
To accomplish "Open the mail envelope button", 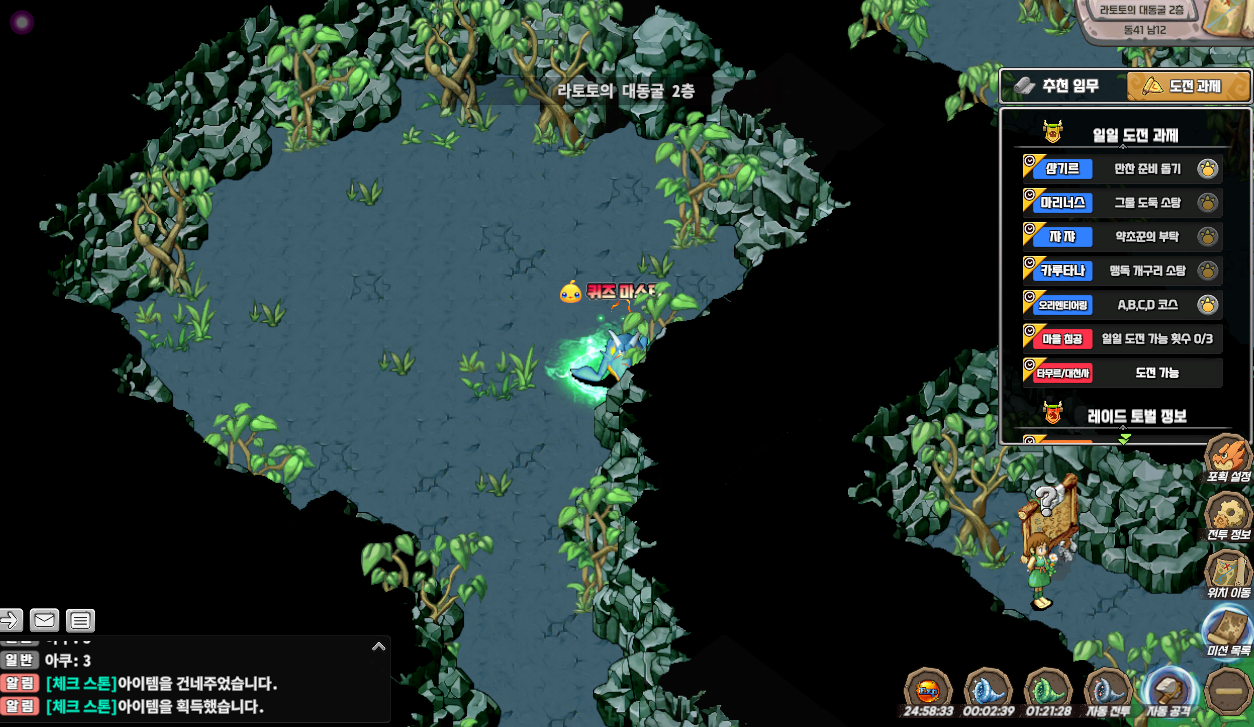I will (x=44, y=620).
